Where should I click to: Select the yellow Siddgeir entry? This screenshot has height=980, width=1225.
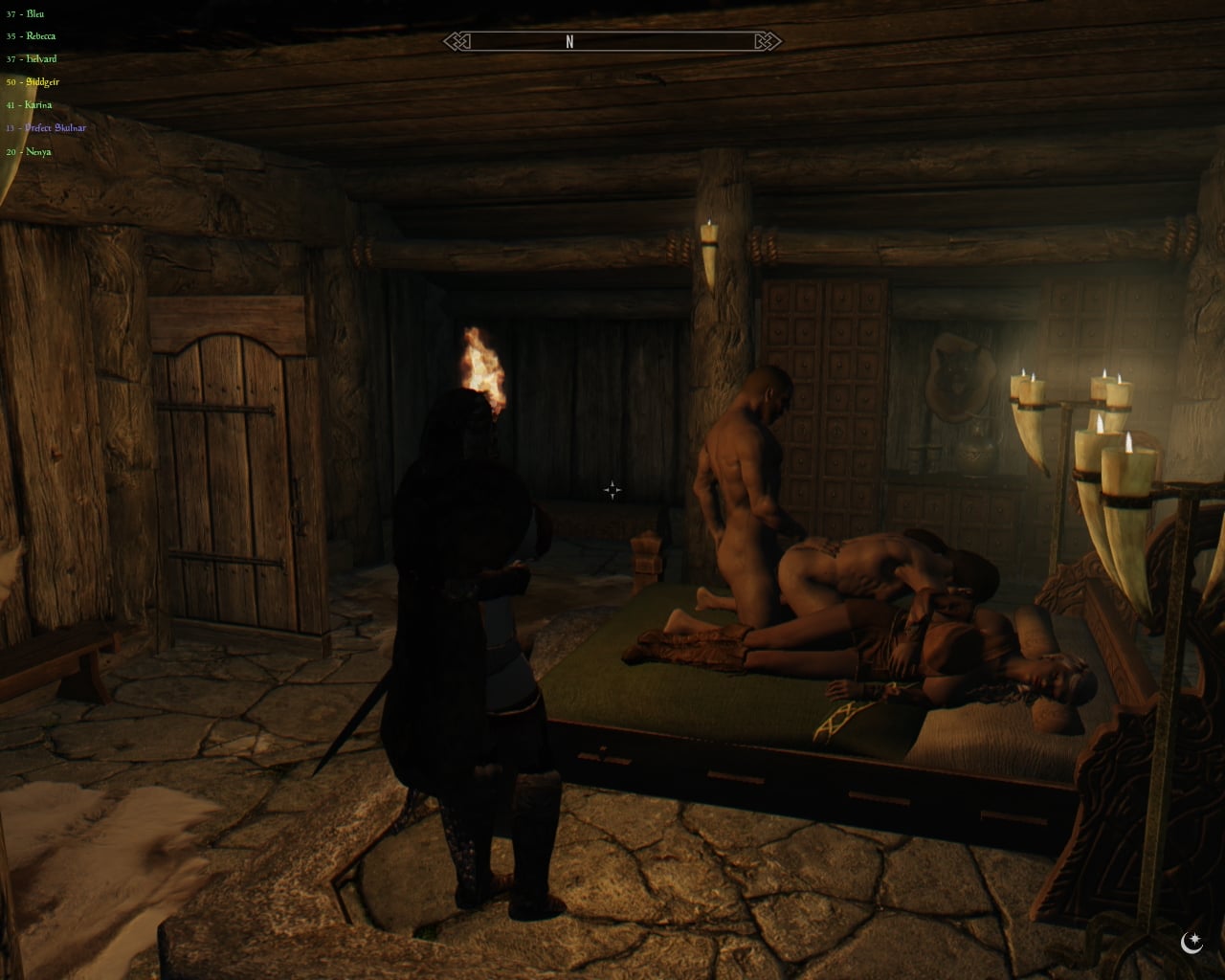coord(42,82)
